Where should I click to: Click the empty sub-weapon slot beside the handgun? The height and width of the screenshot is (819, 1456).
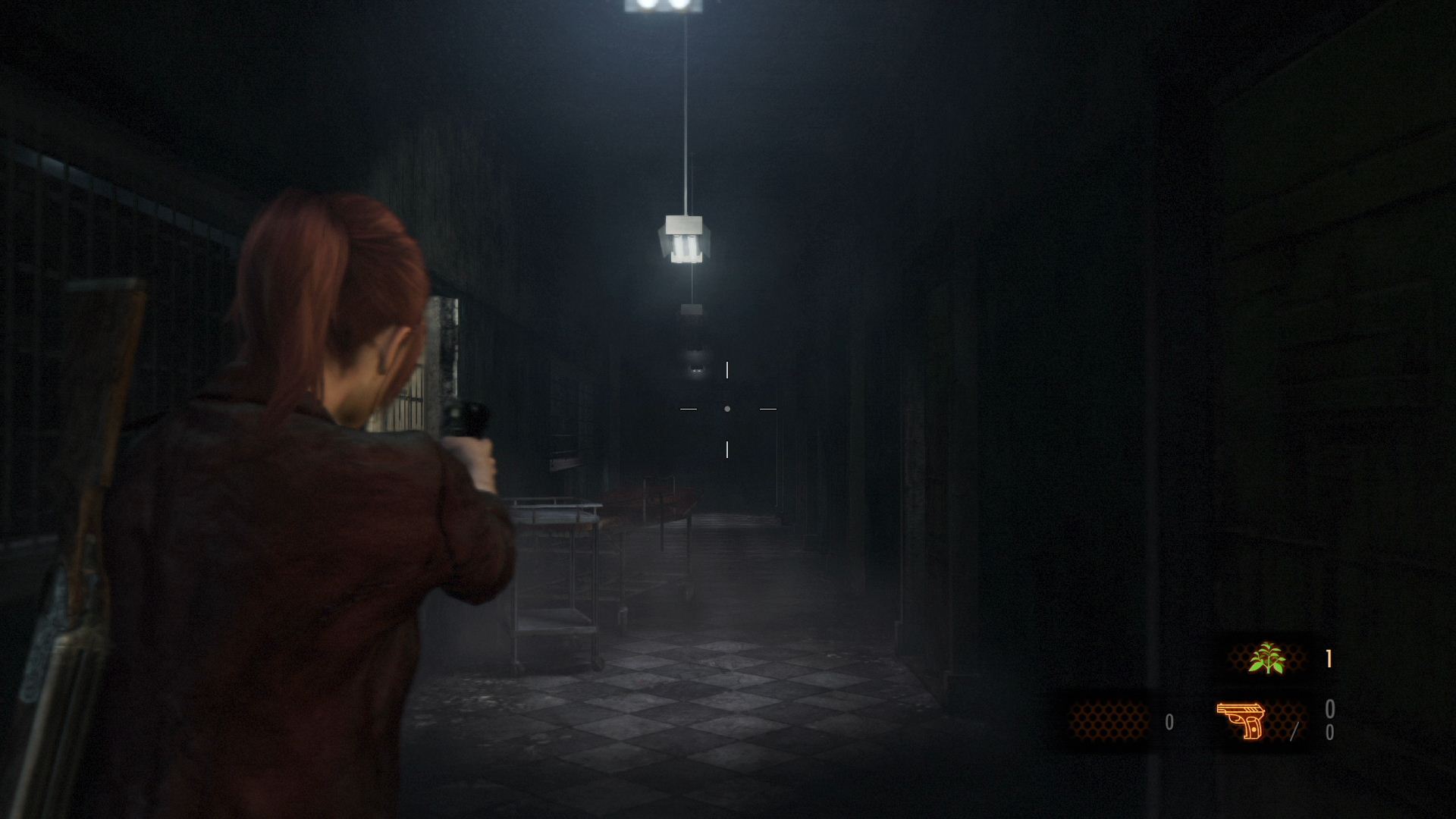click(x=1108, y=720)
